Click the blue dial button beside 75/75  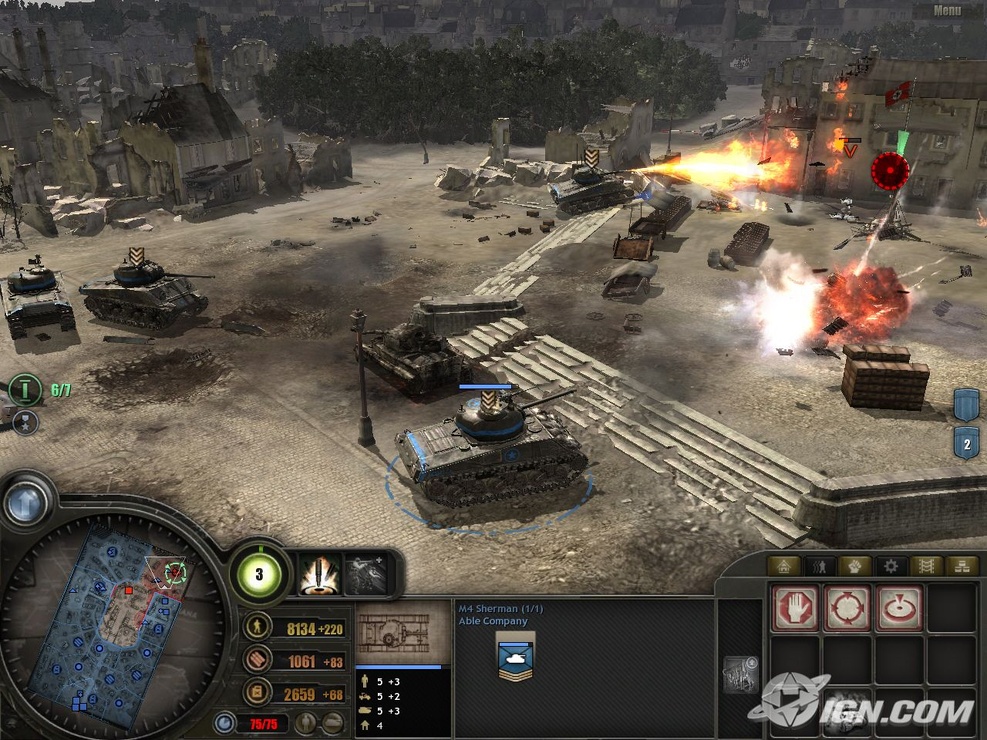[x=225, y=722]
